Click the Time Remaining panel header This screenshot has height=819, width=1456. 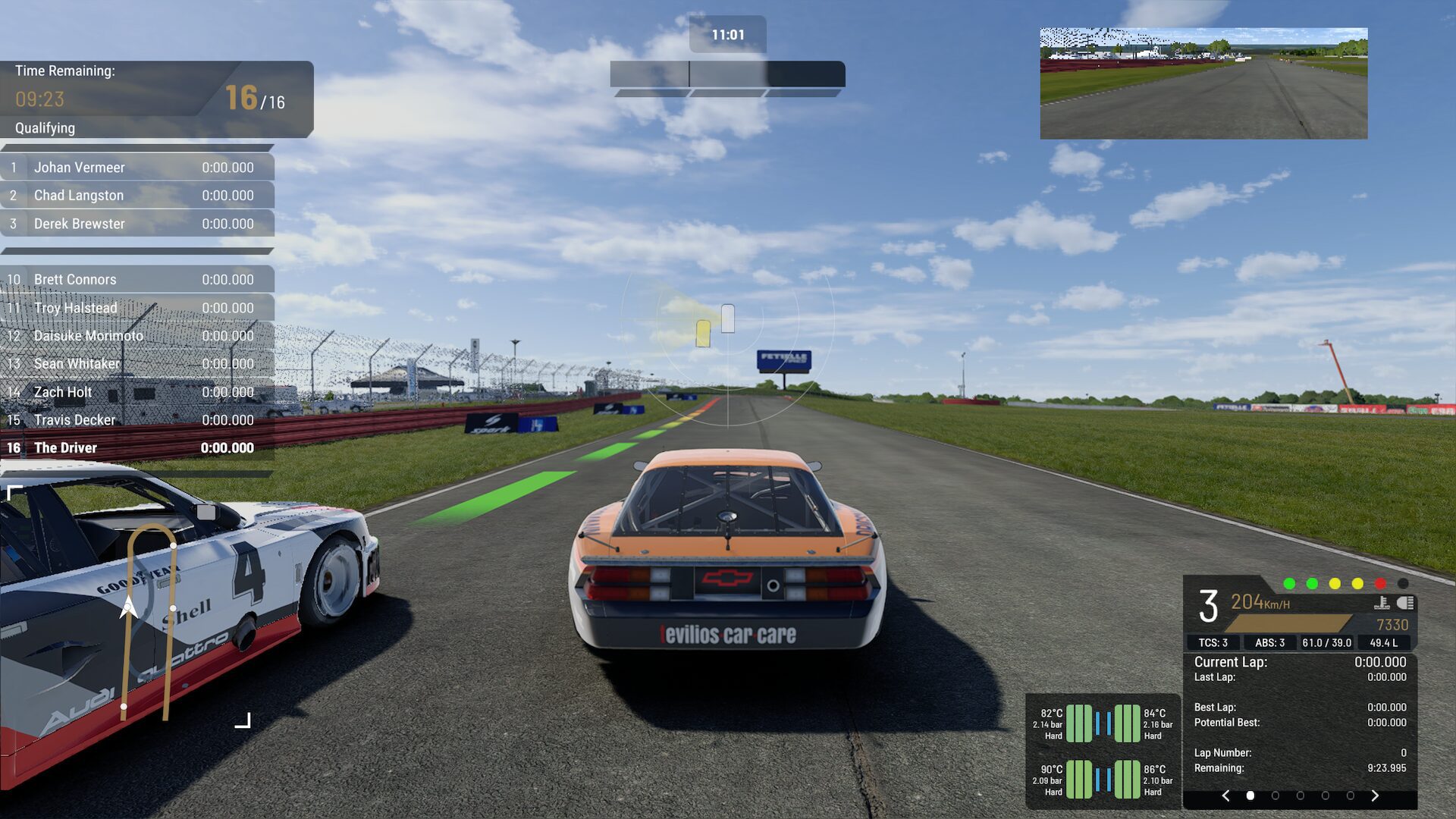click(x=64, y=71)
